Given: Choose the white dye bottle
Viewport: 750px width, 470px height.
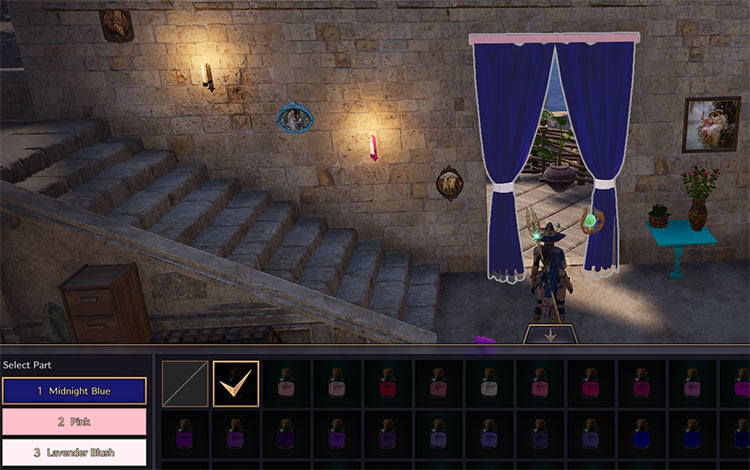Looking at the screenshot, I should click(489, 384).
